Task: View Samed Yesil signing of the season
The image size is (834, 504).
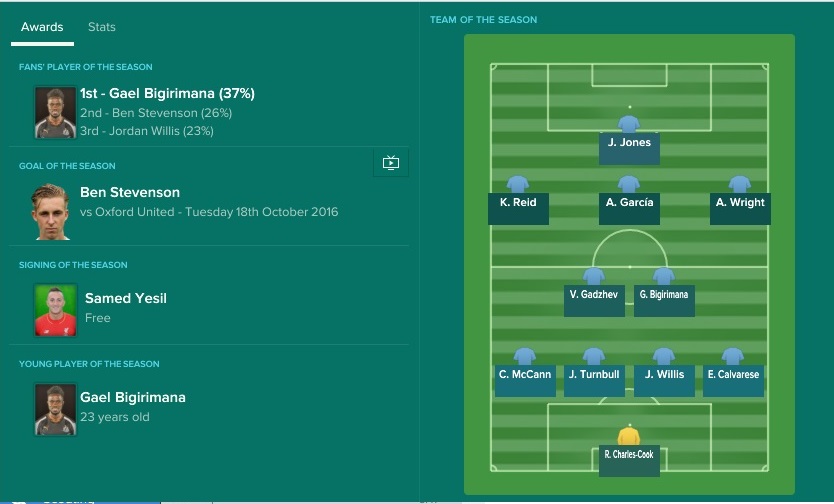Action: (126, 298)
